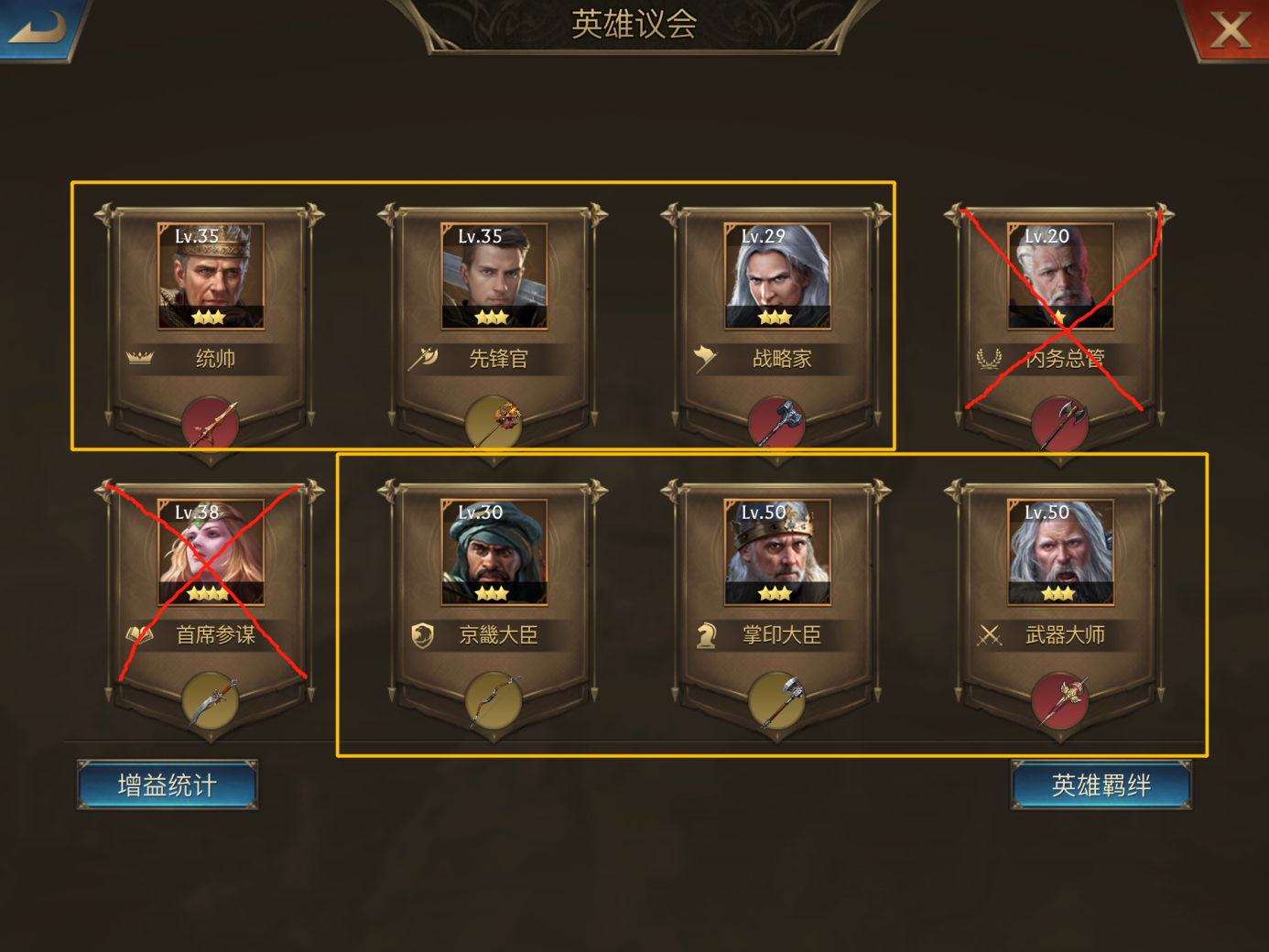The width and height of the screenshot is (1269, 952).
Task: Select the Lv.35 先锋官 hero portrait
Action: [x=494, y=276]
